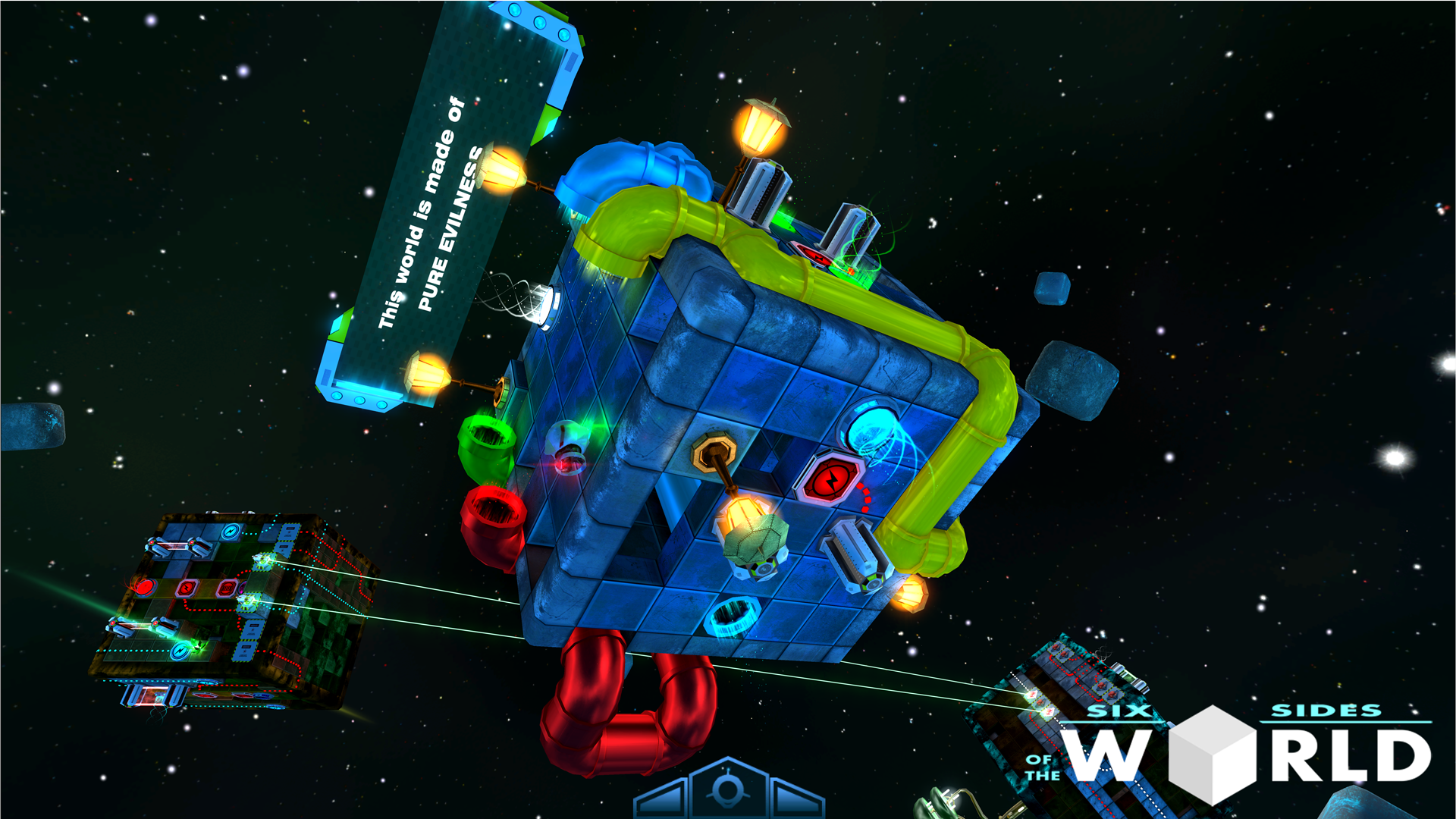Click the red energy pad with lightning symbol
Viewport: 1456px width, 819px height.
(186, 587)
